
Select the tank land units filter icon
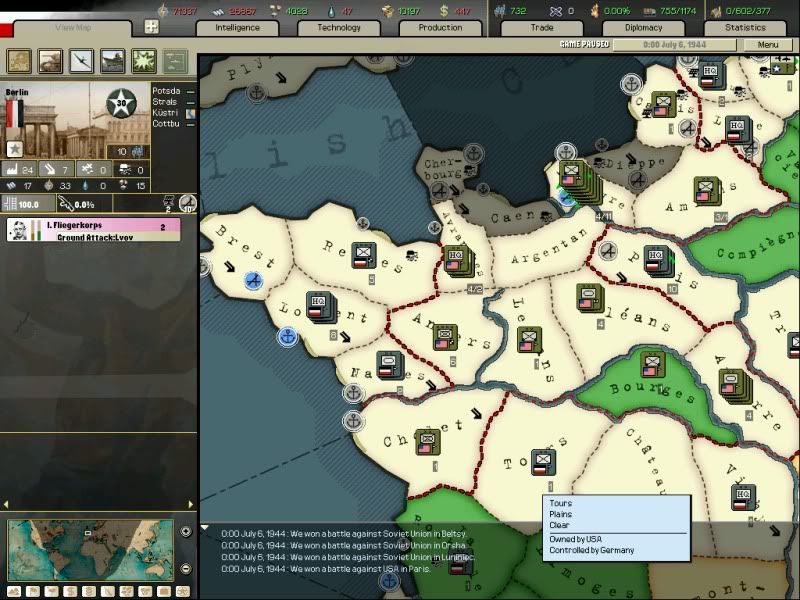49,62
